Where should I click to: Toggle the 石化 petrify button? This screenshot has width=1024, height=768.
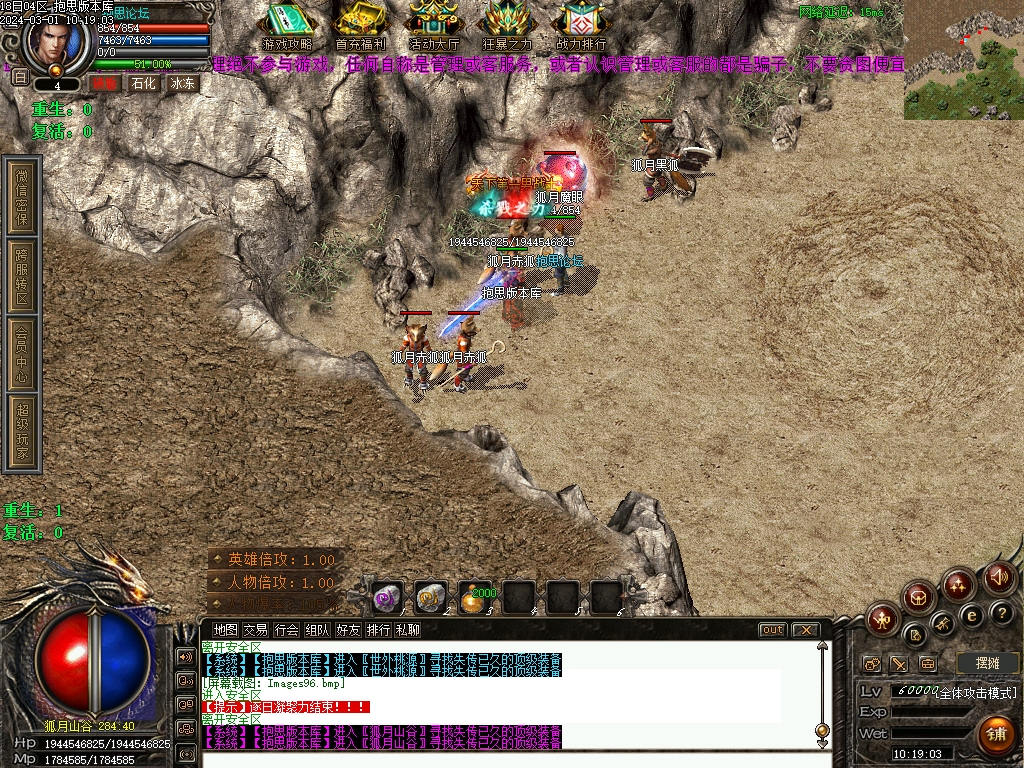[143, 84]
